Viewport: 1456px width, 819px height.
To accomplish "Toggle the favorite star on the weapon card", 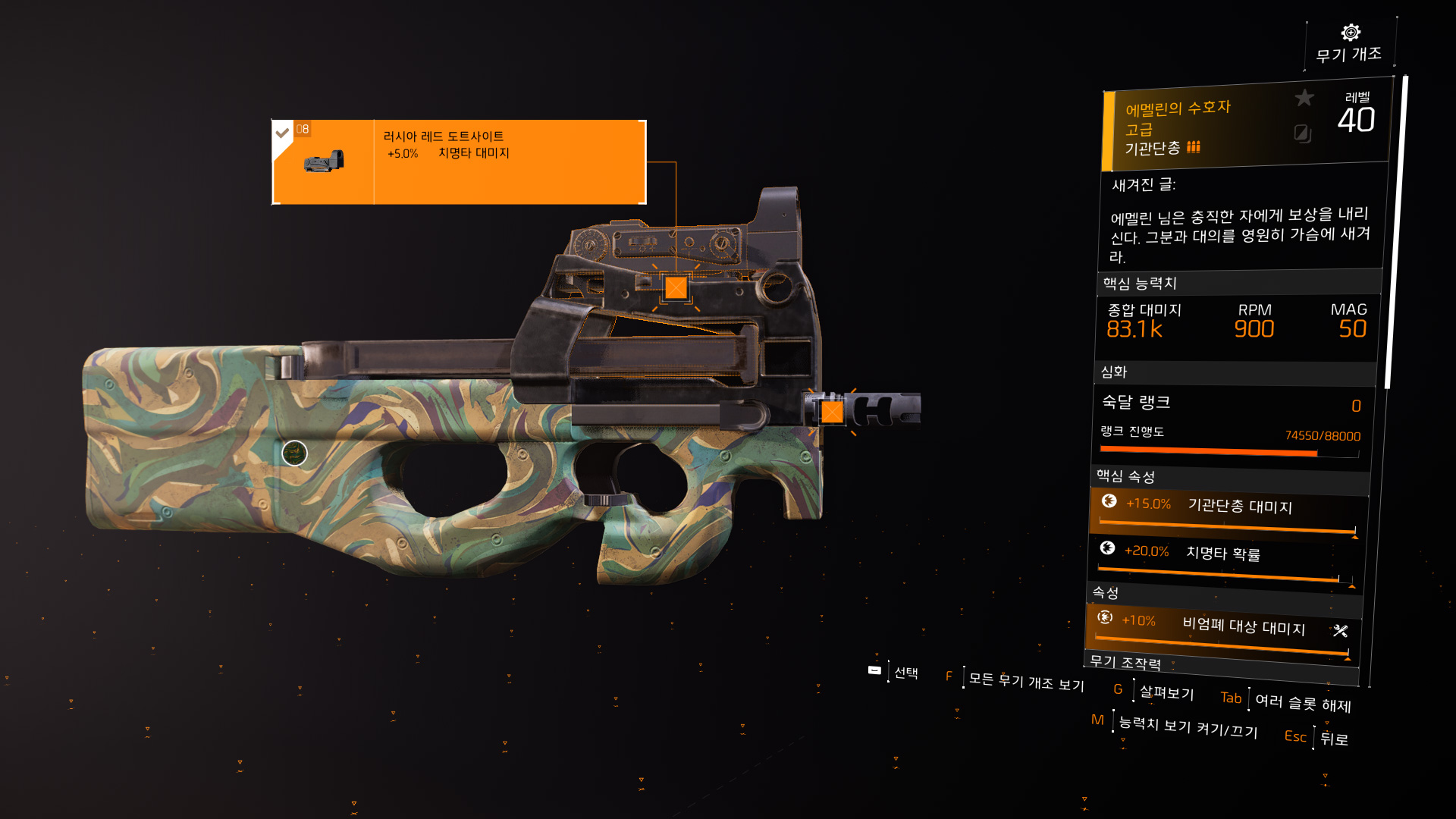I will 1304,98.
